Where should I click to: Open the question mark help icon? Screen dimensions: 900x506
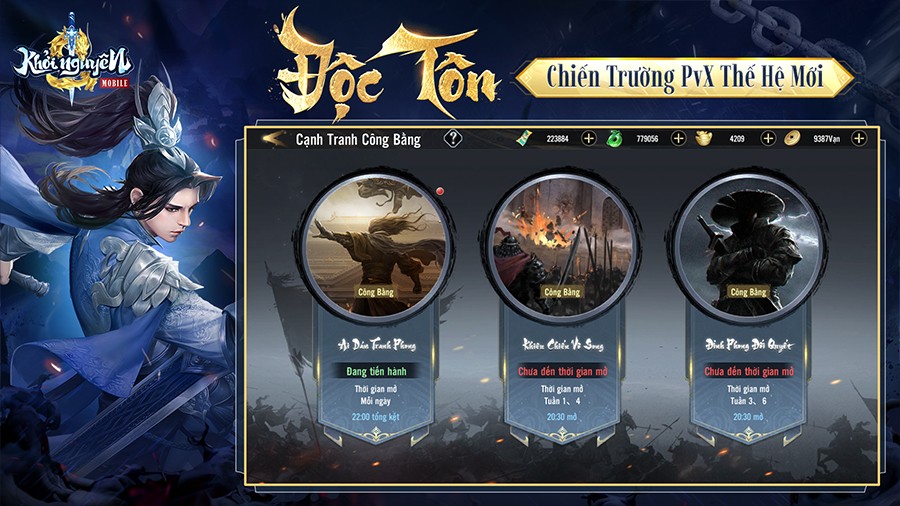tap(454, 139)
